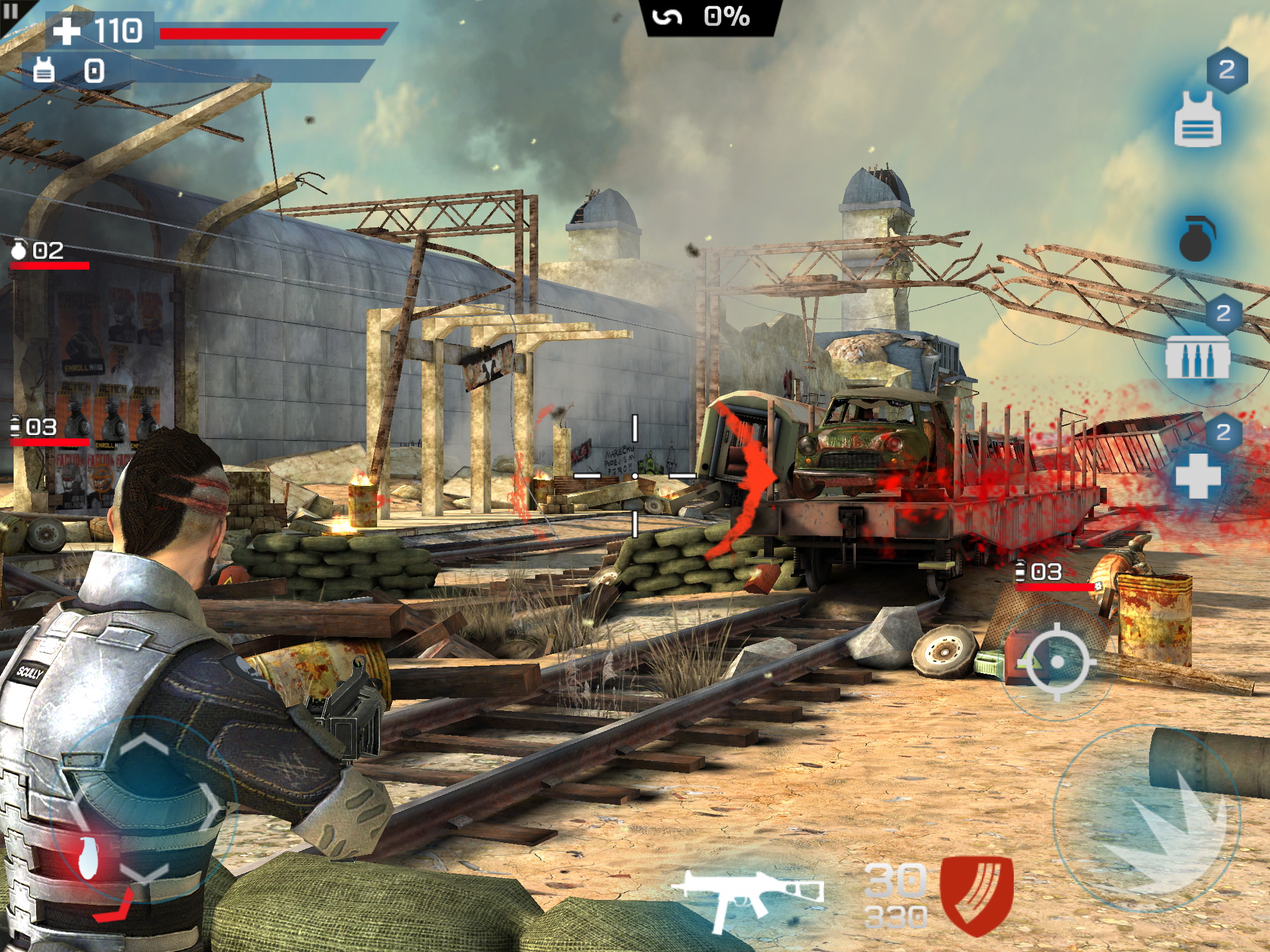Screen dimensions: 1270x952
Task: Reload using the red magazine shield icon
Action: pyautogui.click(x=977, y=894)
